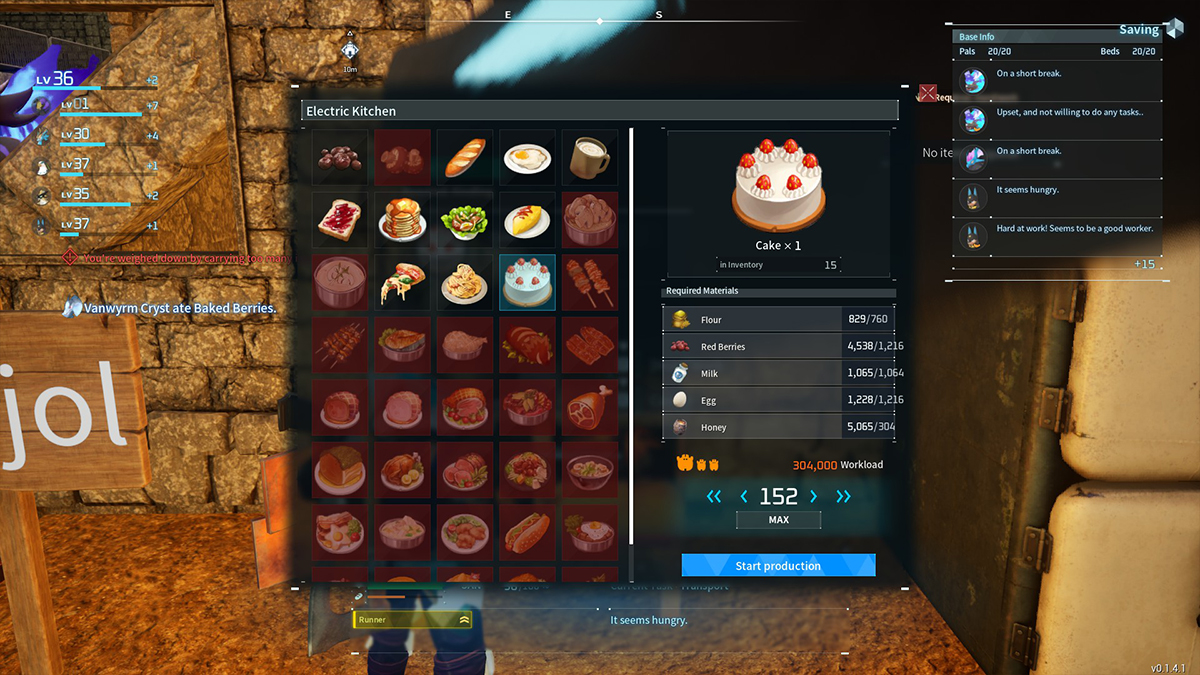Set the quantity to MAX
The image size is (1200, 675).
778,520
